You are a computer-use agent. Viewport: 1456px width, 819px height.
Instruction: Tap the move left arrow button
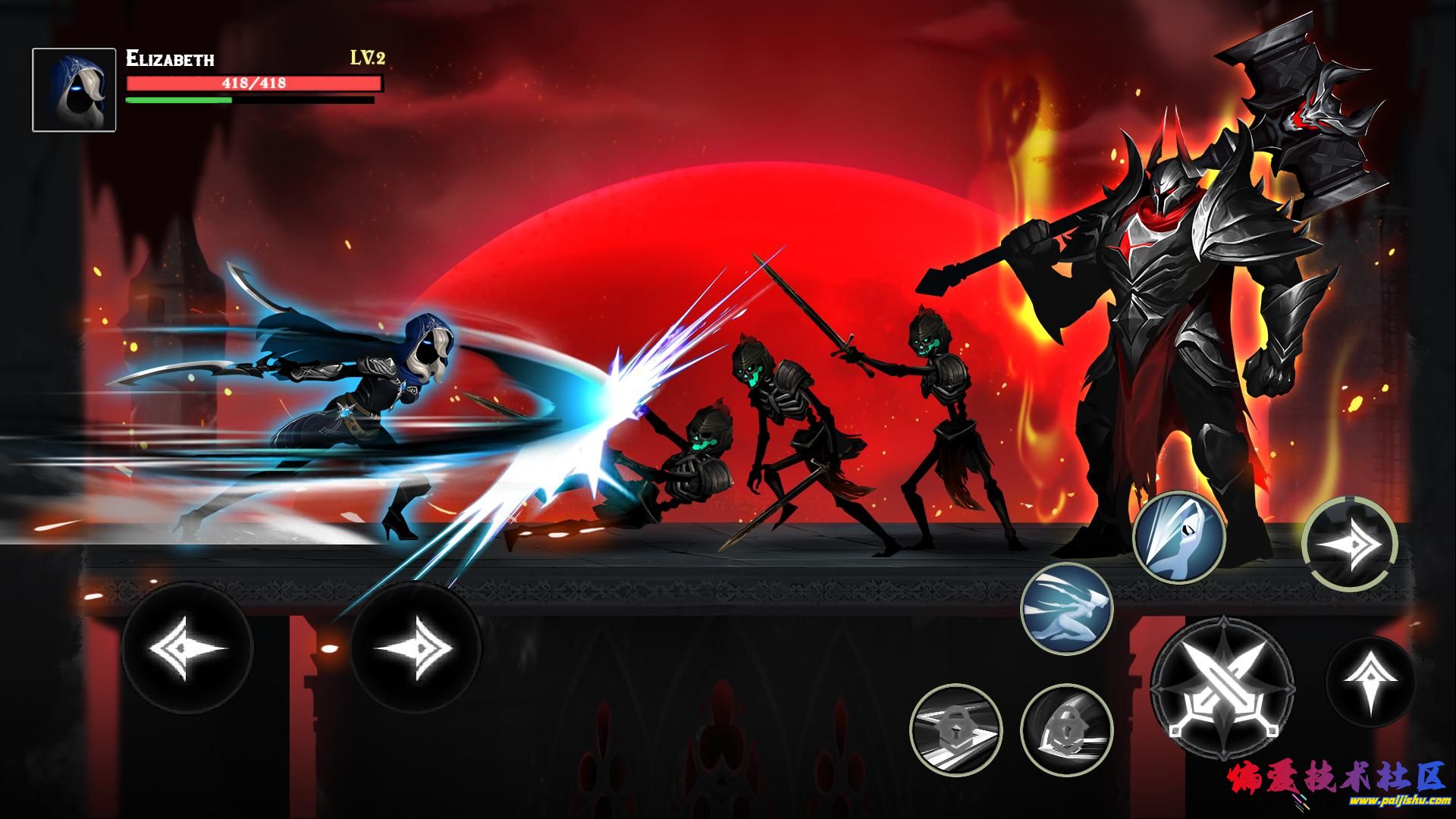click(x=187, y=649)
